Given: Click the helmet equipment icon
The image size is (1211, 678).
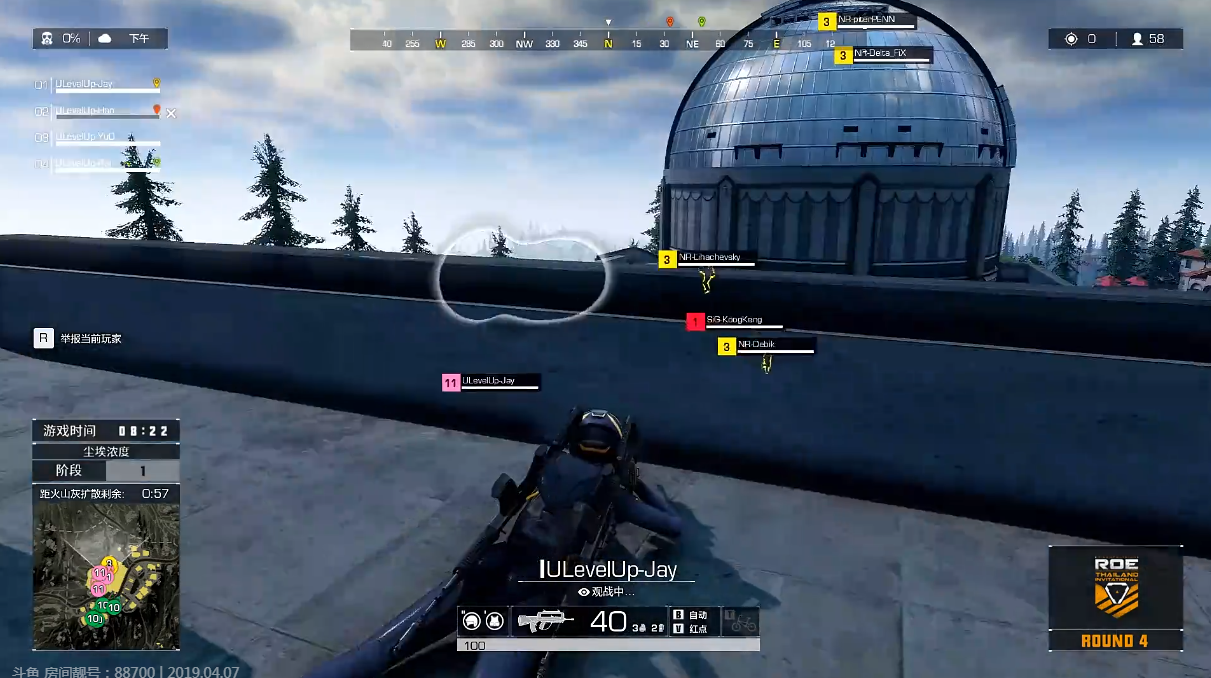Looking at the screenshot, I should pos(472,621).
